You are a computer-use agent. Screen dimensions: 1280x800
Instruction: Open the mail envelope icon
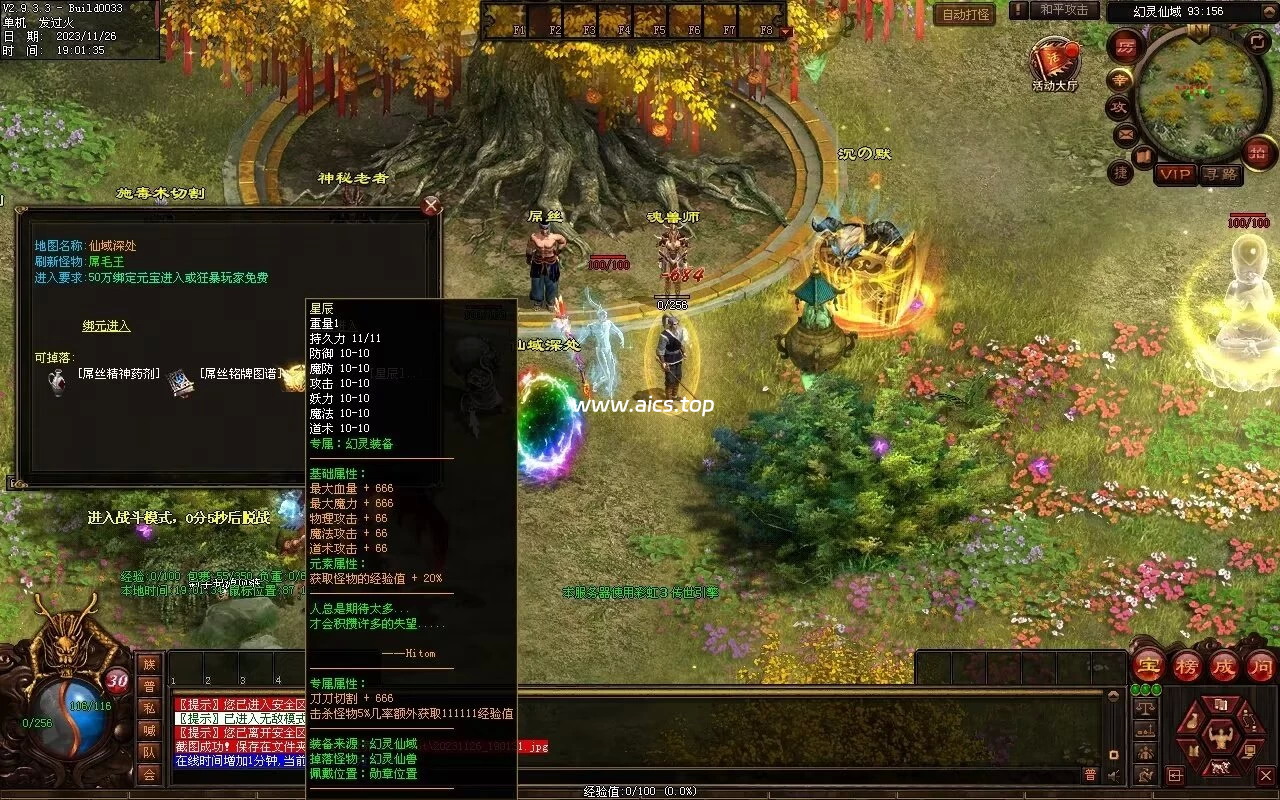click(1125, 133)
